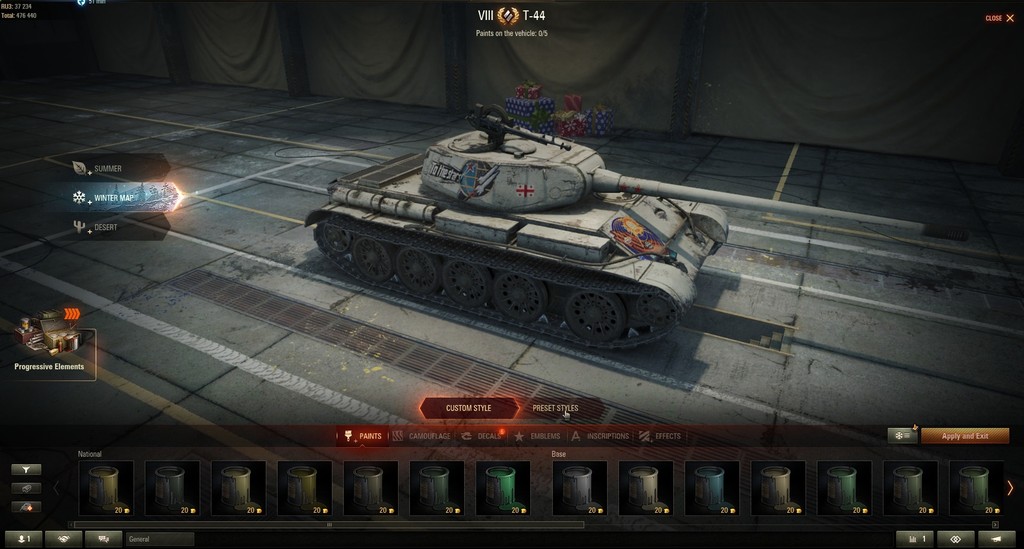Image resolution: width=1024 pixels, height=549 pixels.
Task: Advance paint carousel with right arrow
Action: click(x=1010, y=488)
